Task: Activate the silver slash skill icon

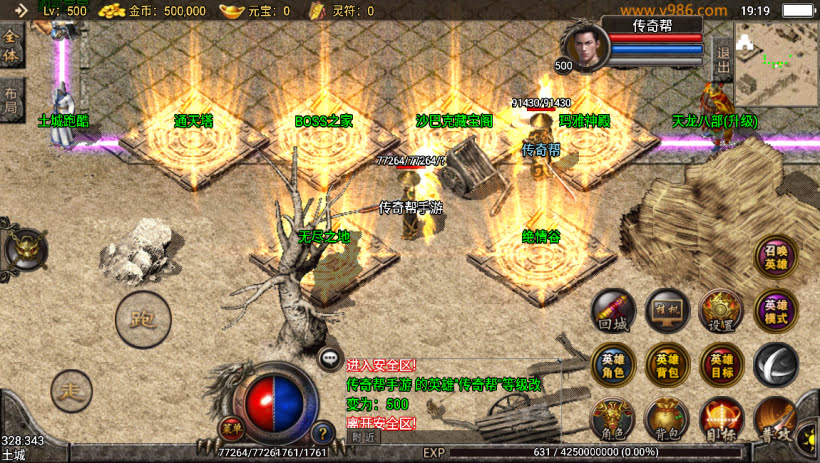Action: click(x=775, y=365)
